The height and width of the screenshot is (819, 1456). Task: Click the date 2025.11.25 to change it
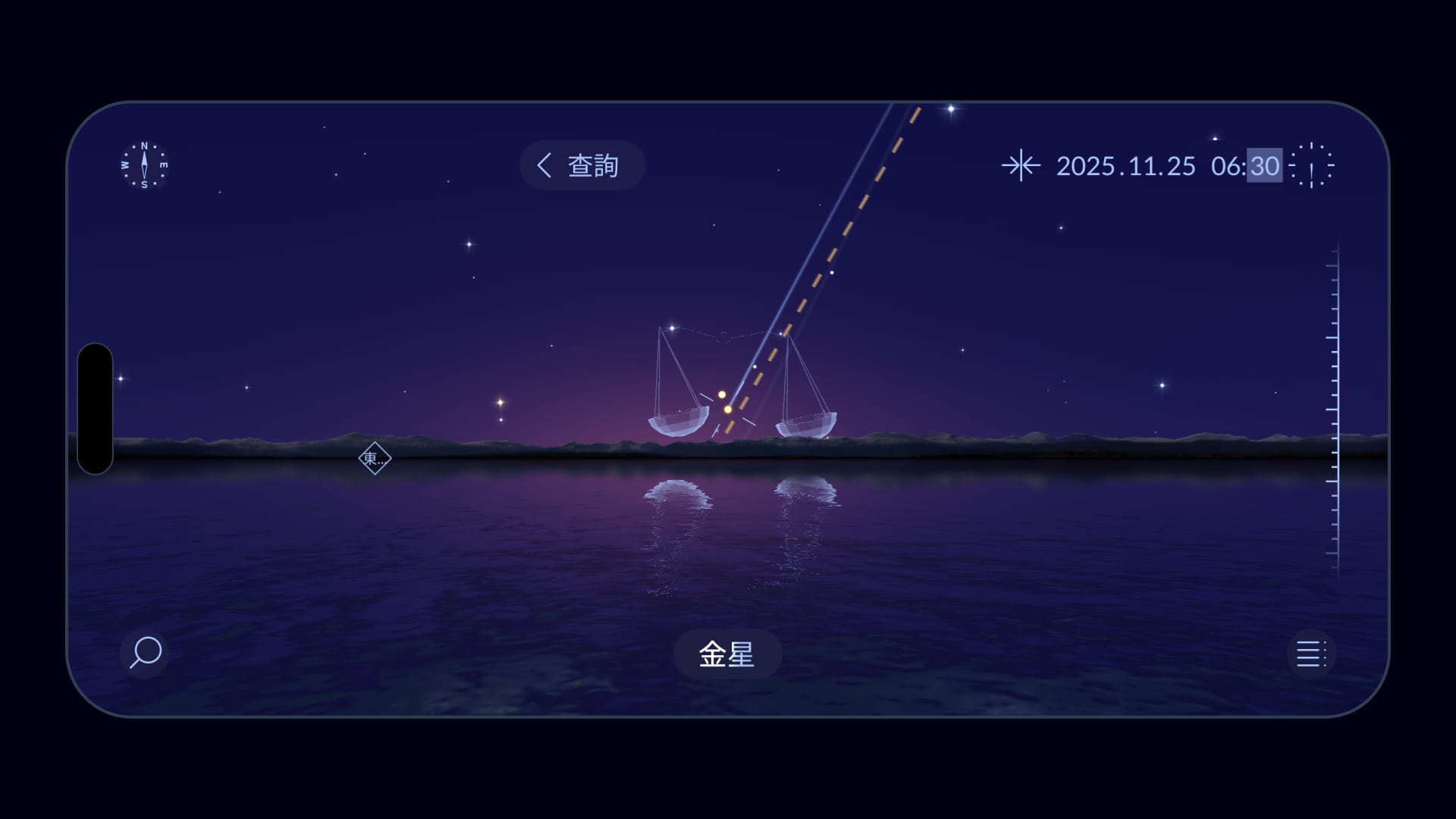point(1125,167)
